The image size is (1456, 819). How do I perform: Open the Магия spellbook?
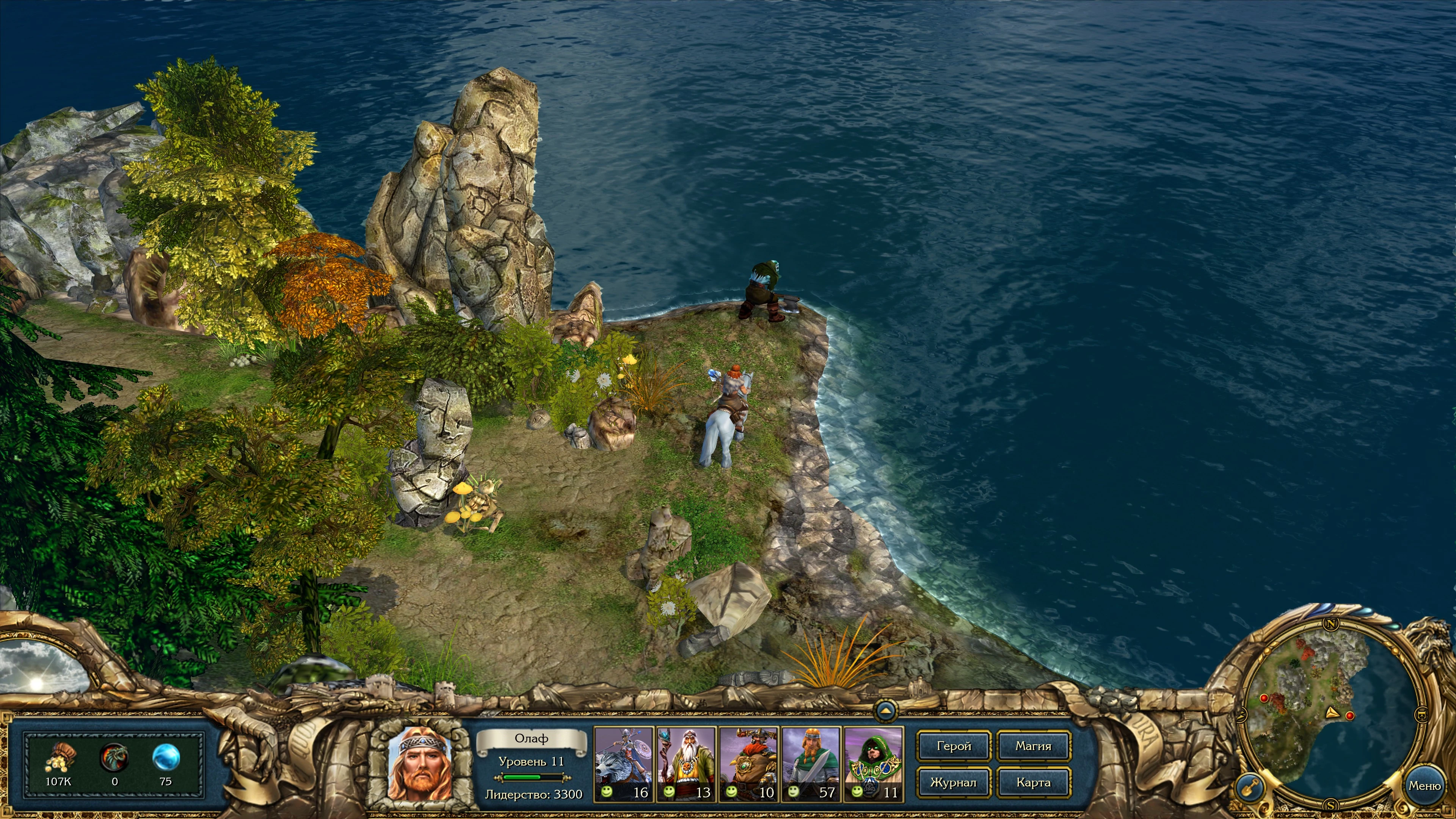point(1033,746)
